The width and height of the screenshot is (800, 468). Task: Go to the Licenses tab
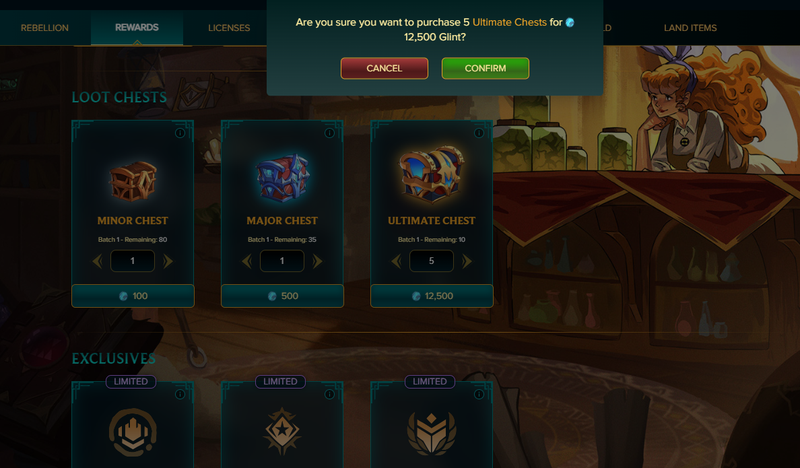tap(229, 28)
